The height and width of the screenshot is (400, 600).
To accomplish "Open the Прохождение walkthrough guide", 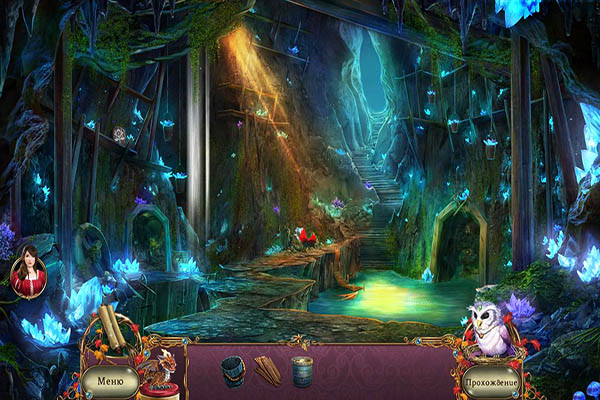I will (491, 382).
